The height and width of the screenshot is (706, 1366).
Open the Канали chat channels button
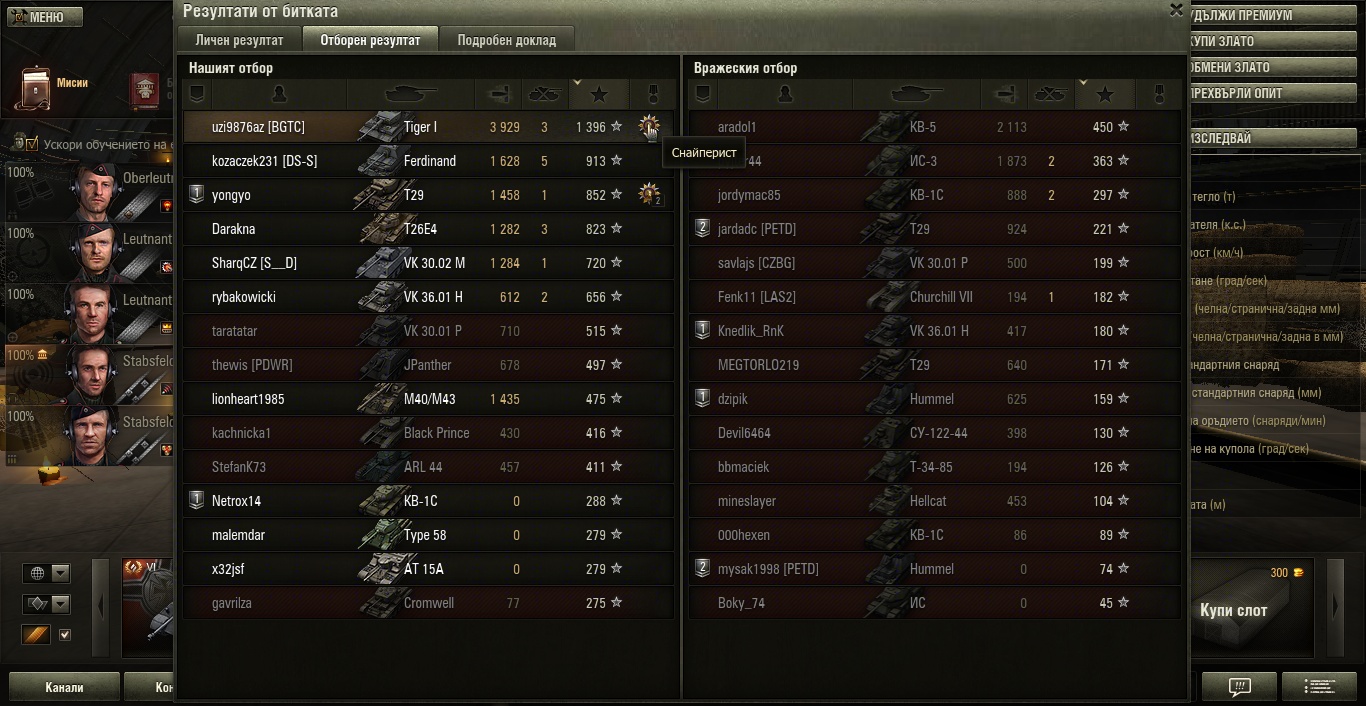64,687
